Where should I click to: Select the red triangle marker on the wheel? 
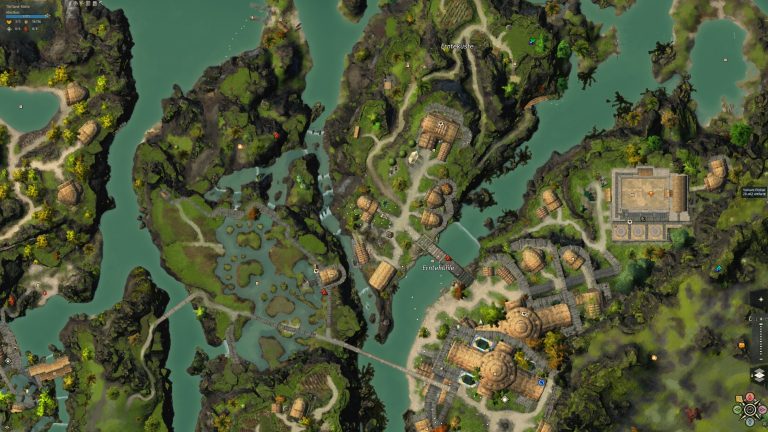tap(750, 397)
